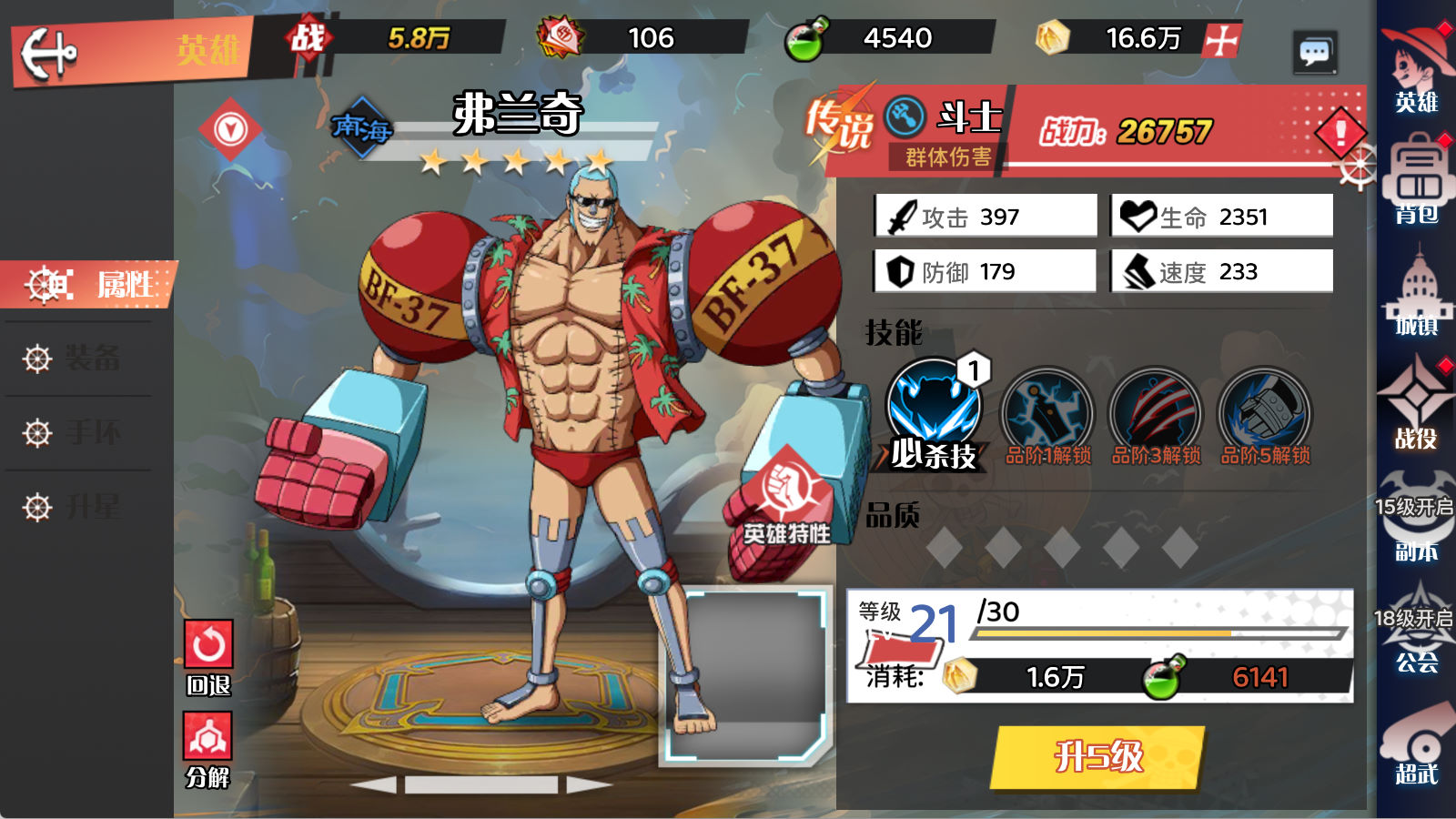Inspect the claw skill locked until 品阶3
1456x819 pixels.
1156,412
